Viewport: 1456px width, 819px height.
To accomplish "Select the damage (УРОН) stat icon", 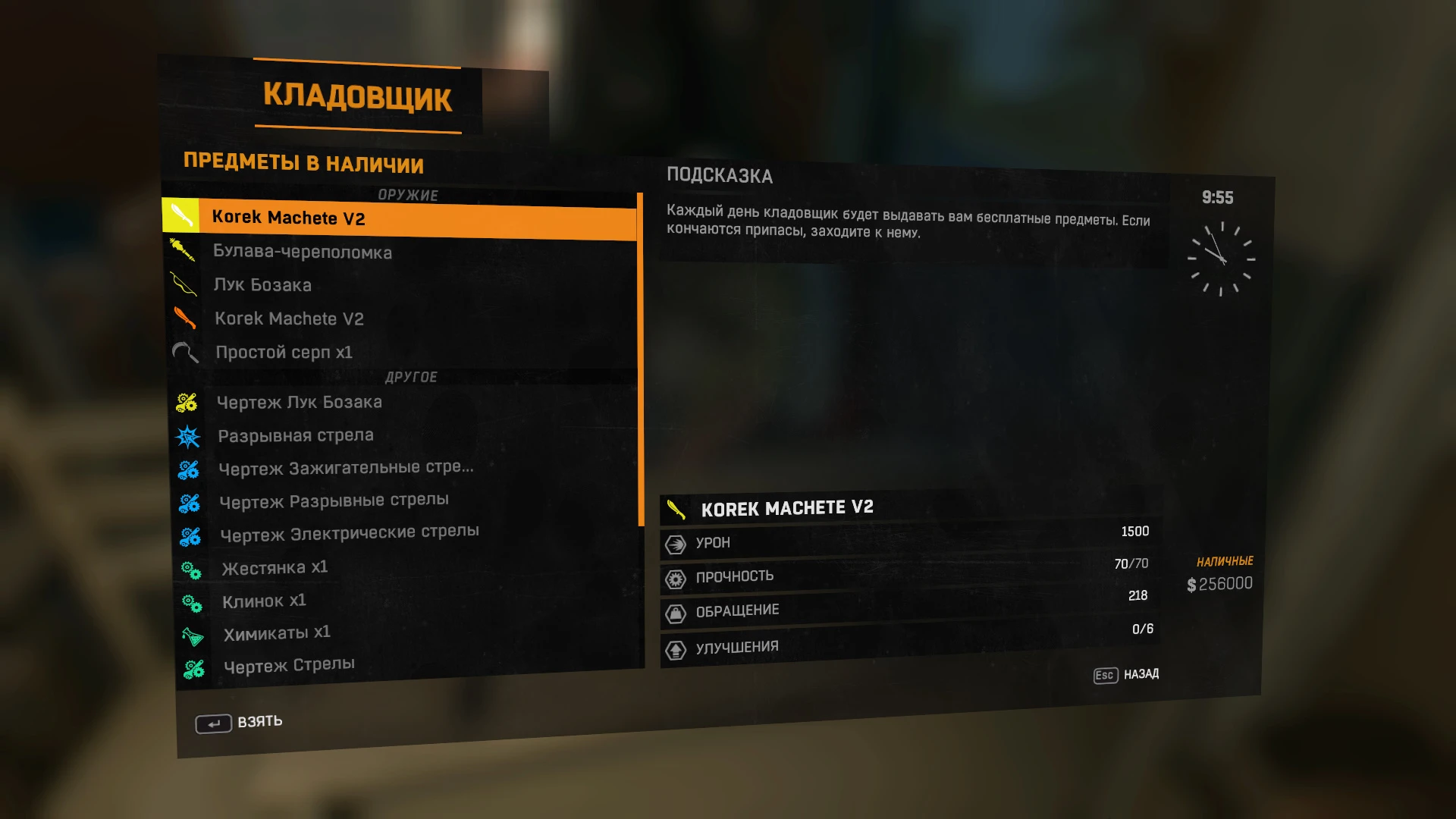I will [673, 543].
